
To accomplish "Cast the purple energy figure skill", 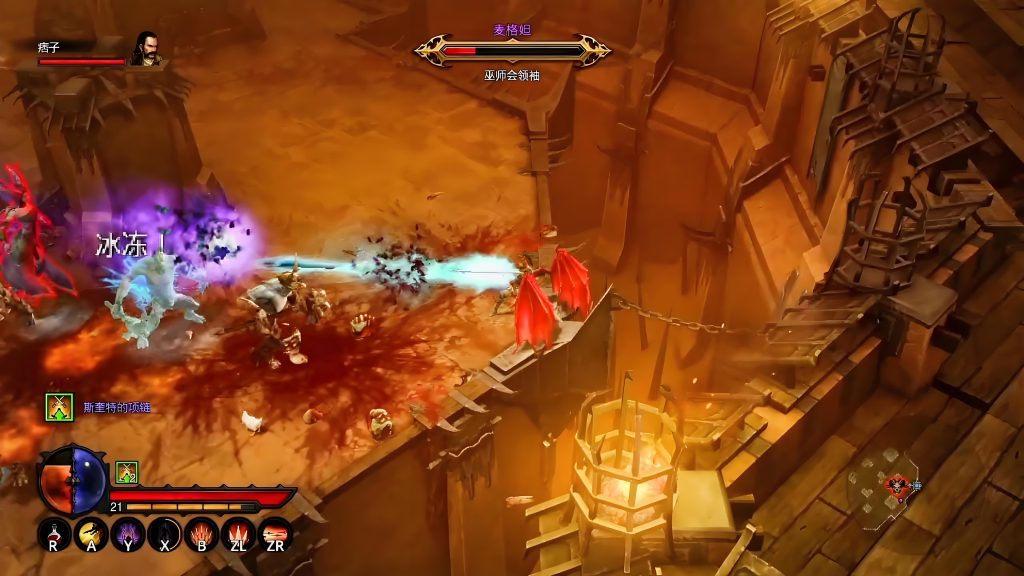I will [129, 533].
